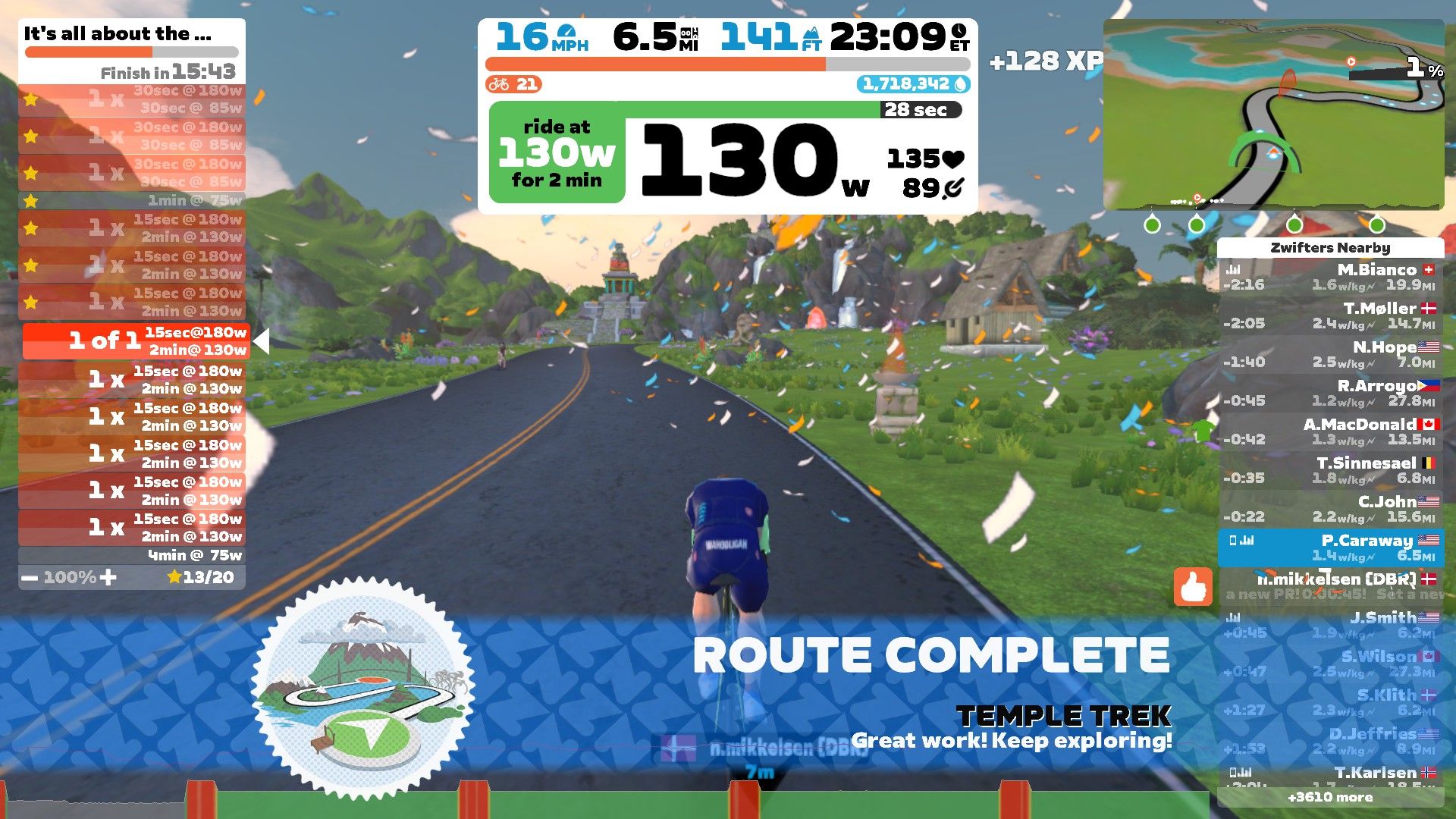The image size is (1456, 819).
Task: Expand the +3610 more riders list
Action: (x=1331, y=798)
